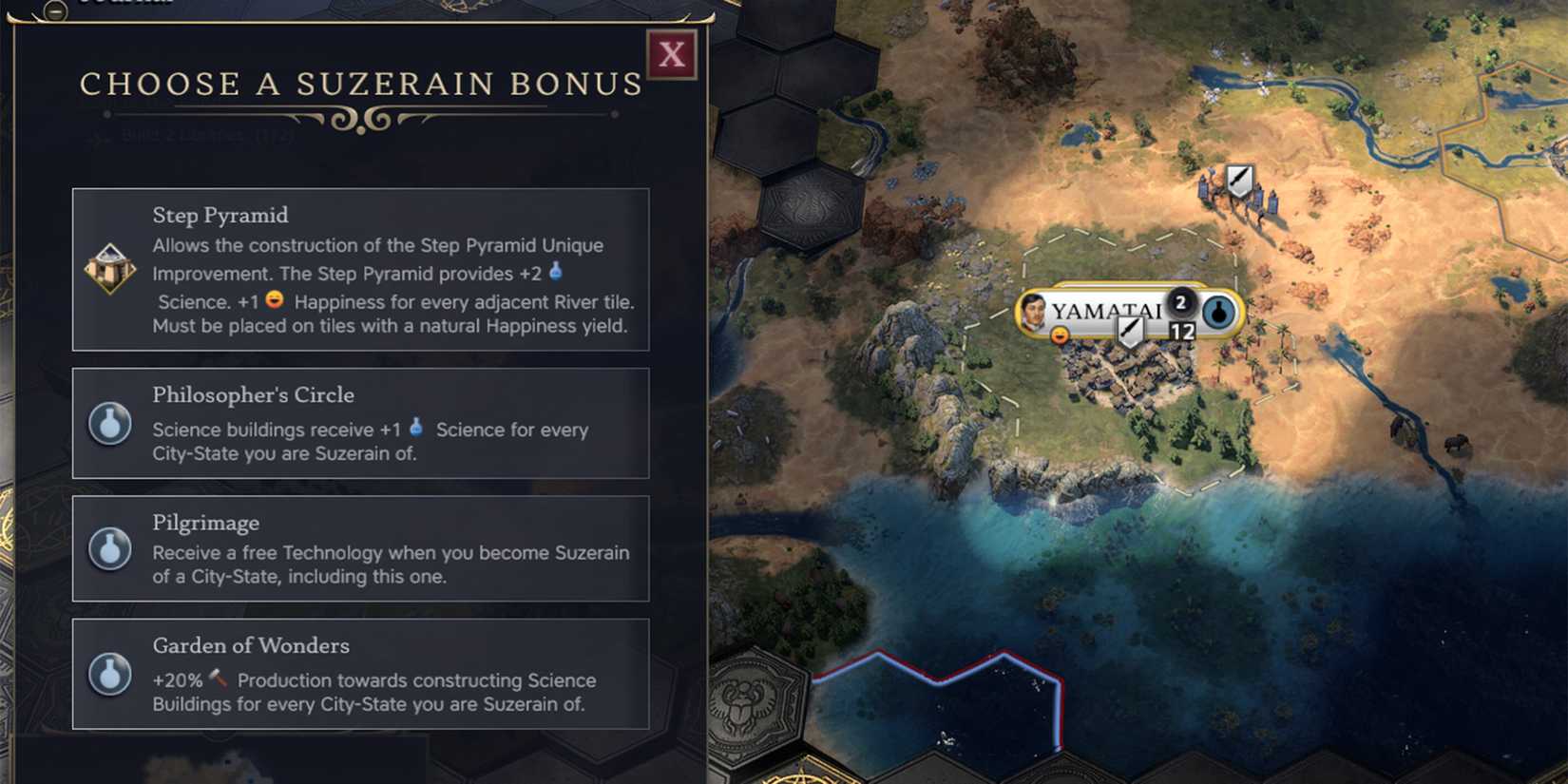Click the sword strength shield below Yamatai's name
Image resolution: width=1568 pixels, height=784 pixels.
click(1129, 330)
